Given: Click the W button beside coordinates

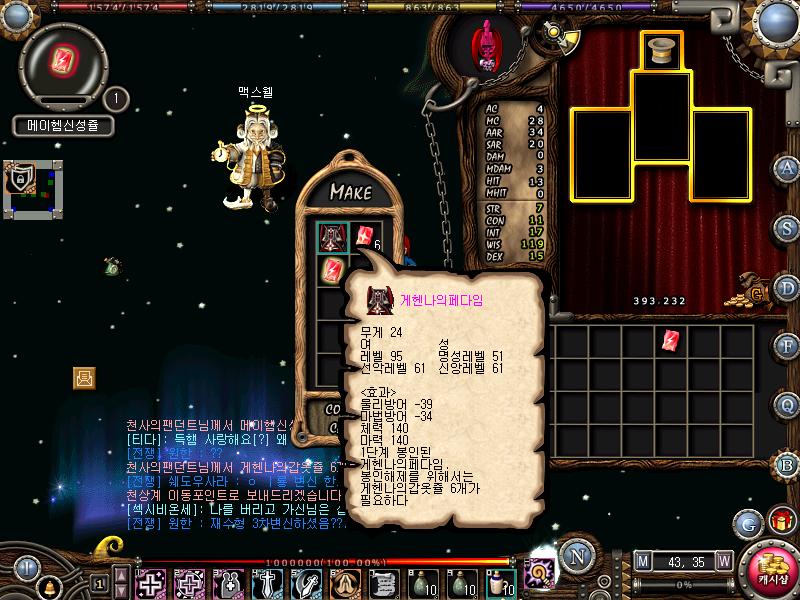Looking at the screenshot, I should (723, 561).
